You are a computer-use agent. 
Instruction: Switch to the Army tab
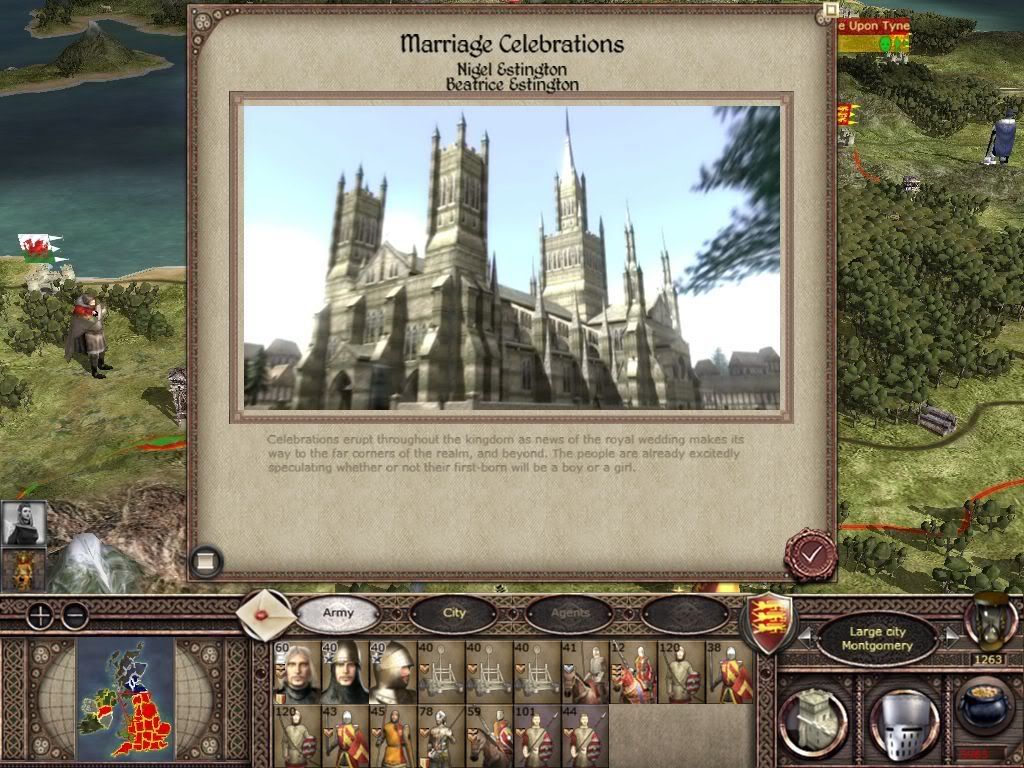coord(339,612)
